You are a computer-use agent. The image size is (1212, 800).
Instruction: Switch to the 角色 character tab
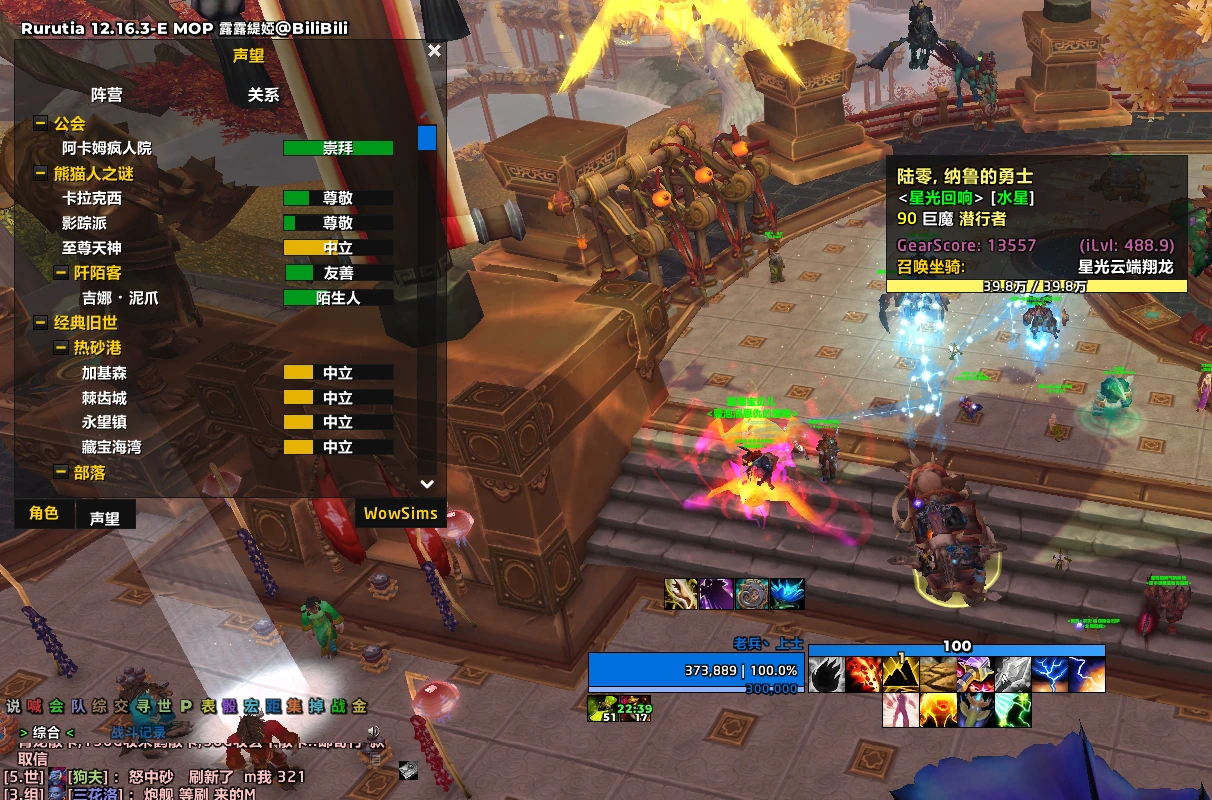click(44, 514)
